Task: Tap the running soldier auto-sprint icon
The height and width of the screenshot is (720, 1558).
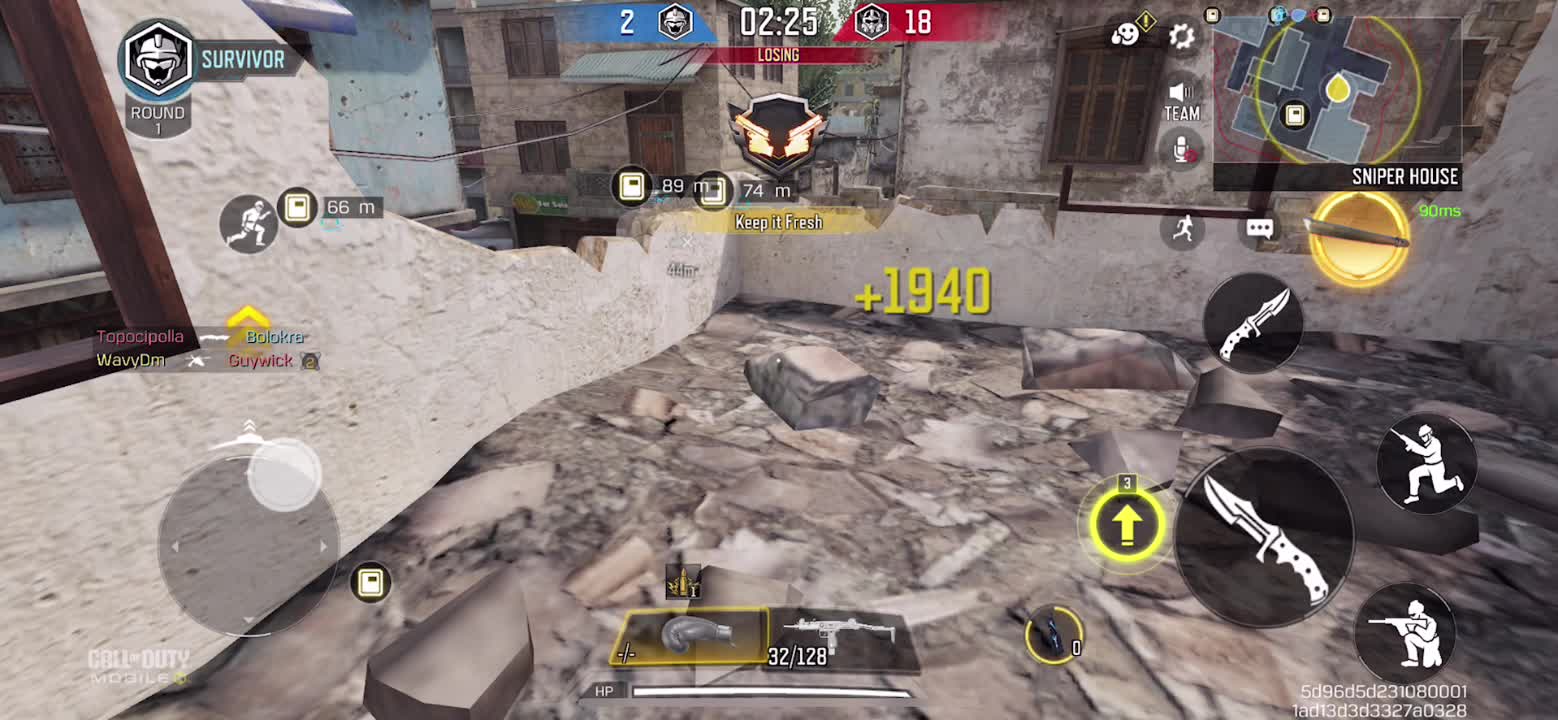Action: [248, 222]
